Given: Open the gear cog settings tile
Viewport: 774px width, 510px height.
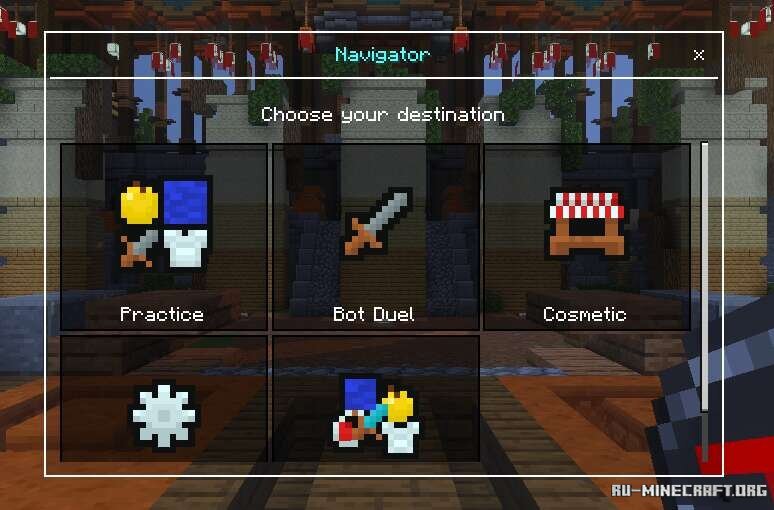Looking at the screenshot, I should [x=164, y=398].
